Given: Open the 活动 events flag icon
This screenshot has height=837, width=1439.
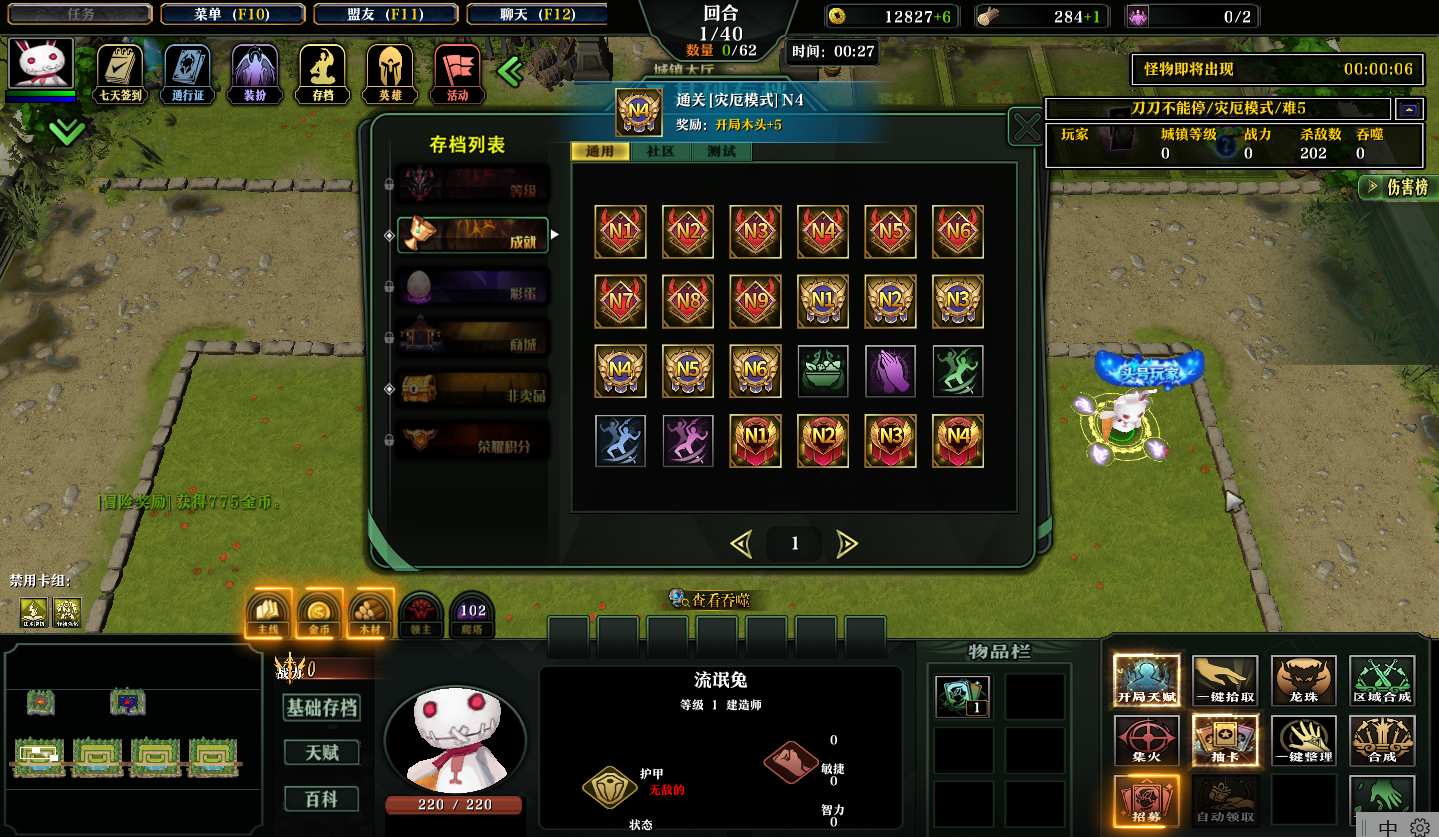Looking at the screenshot, I should 457,72.
